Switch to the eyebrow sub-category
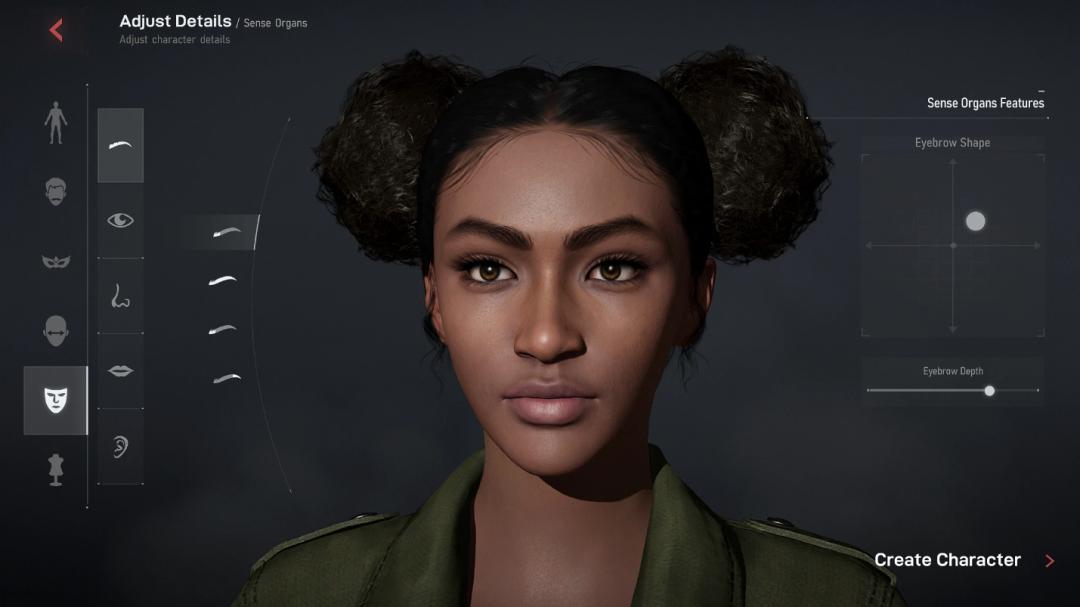The height and width of the screenshot is (607, 1080). click(120, 146)
